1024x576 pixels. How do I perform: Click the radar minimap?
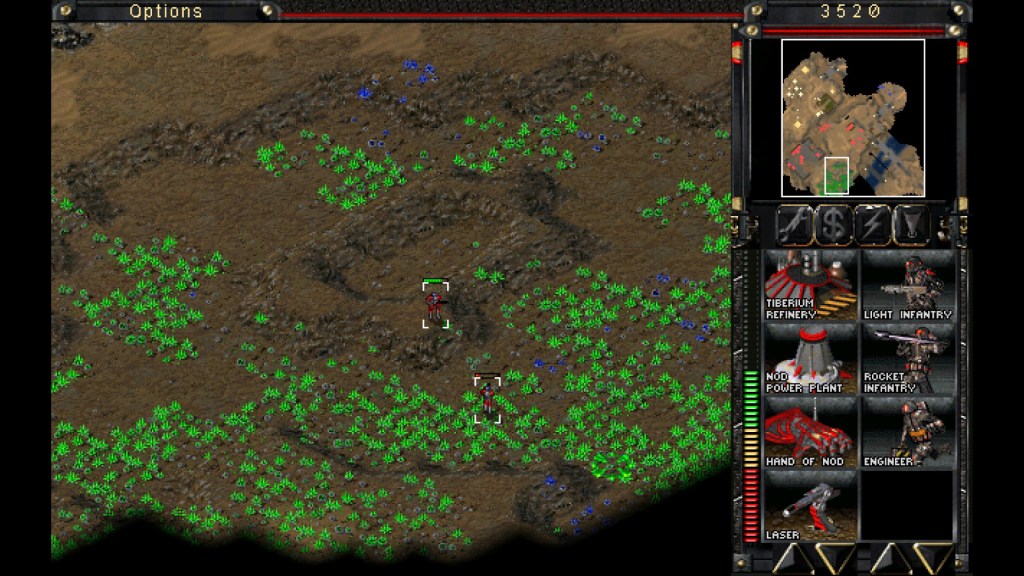(x=852, y=118)
